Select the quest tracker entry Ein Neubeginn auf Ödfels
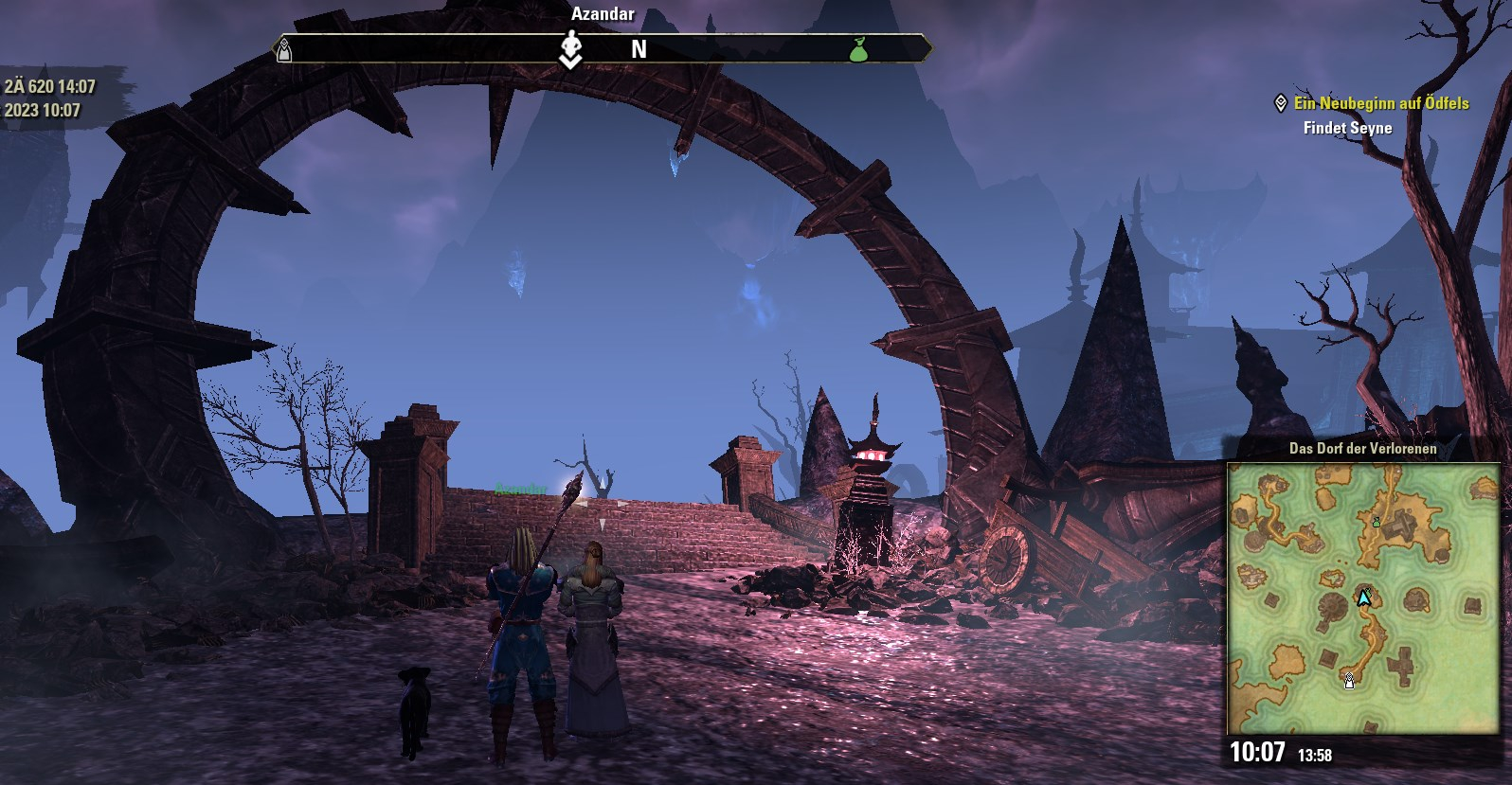 click(1380, 103)
